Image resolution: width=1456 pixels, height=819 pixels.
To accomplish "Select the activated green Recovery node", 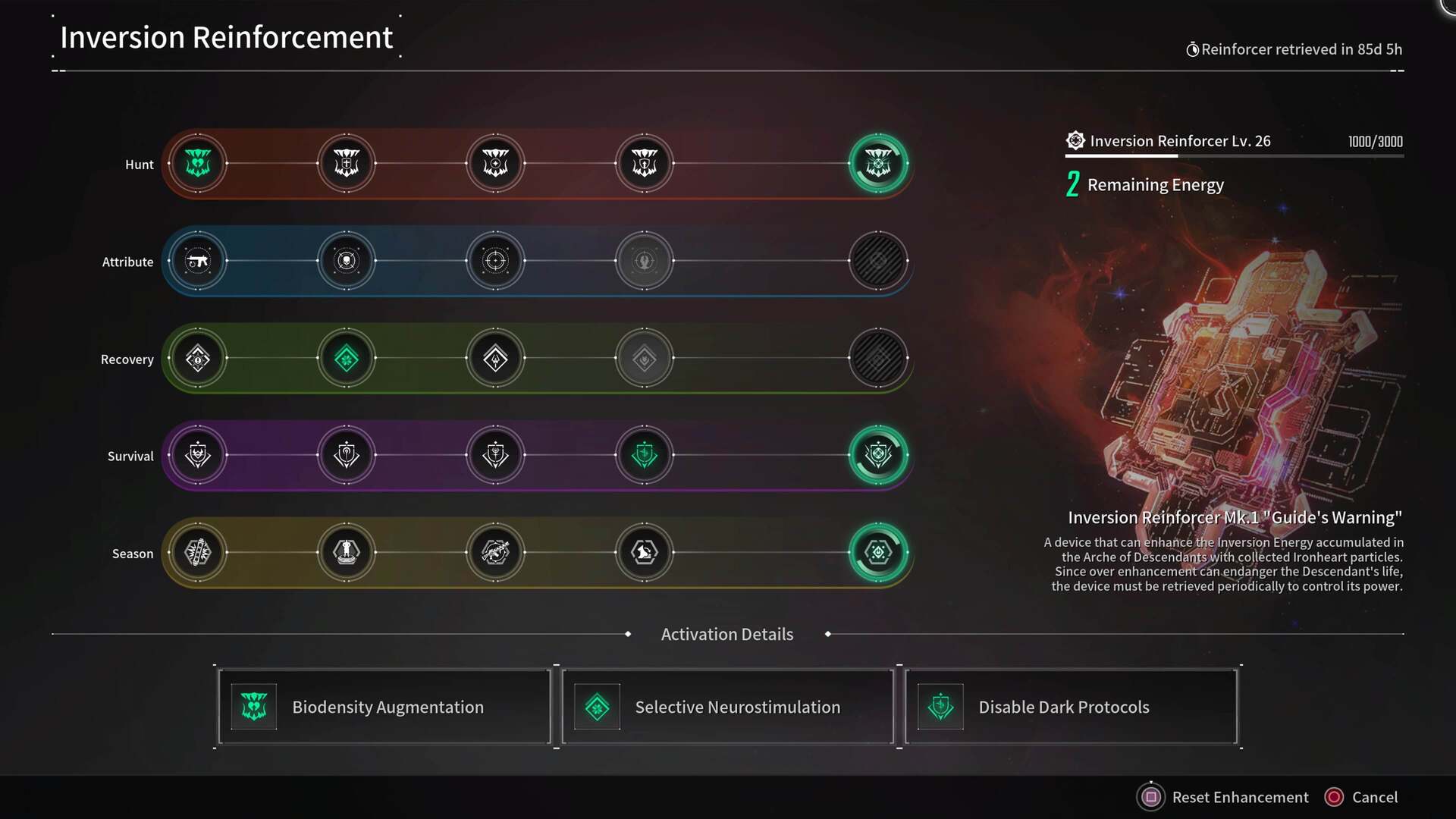I will pyautogui.click(x=347, y=358).
